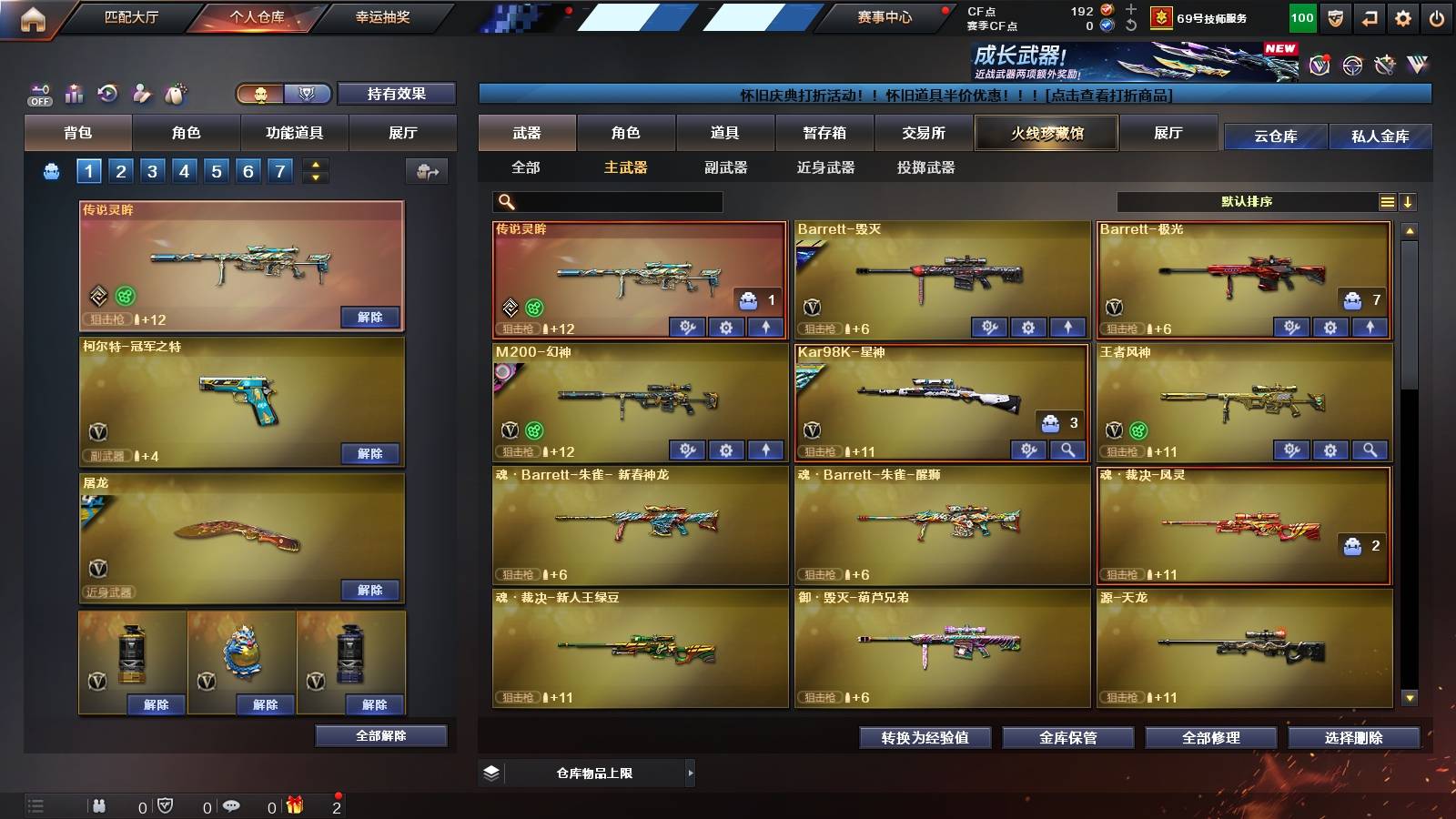
Task: Click the power/exit icon at top right
Action: 1437,17
